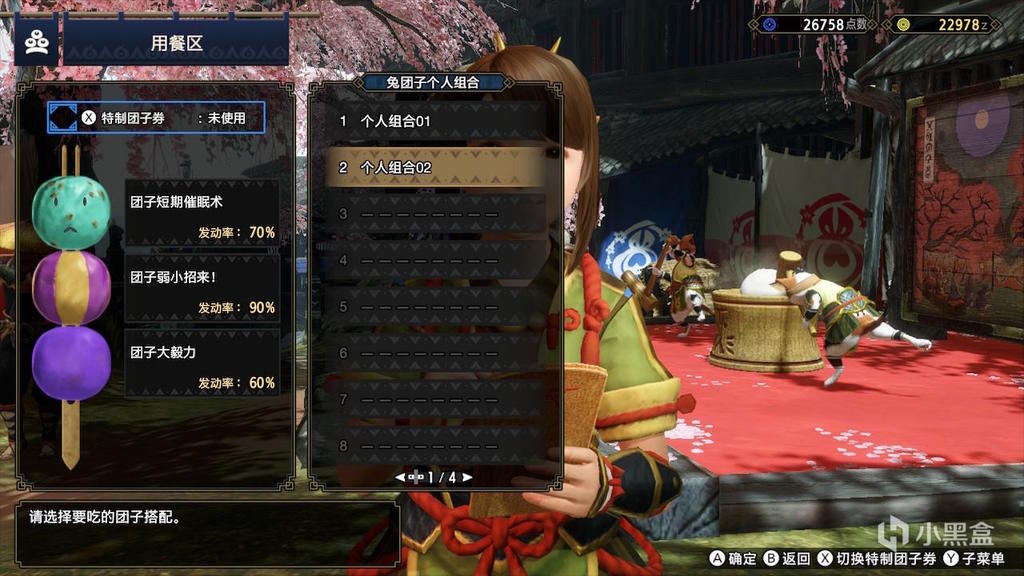Click the solid purple dango

tap(70, 361)
